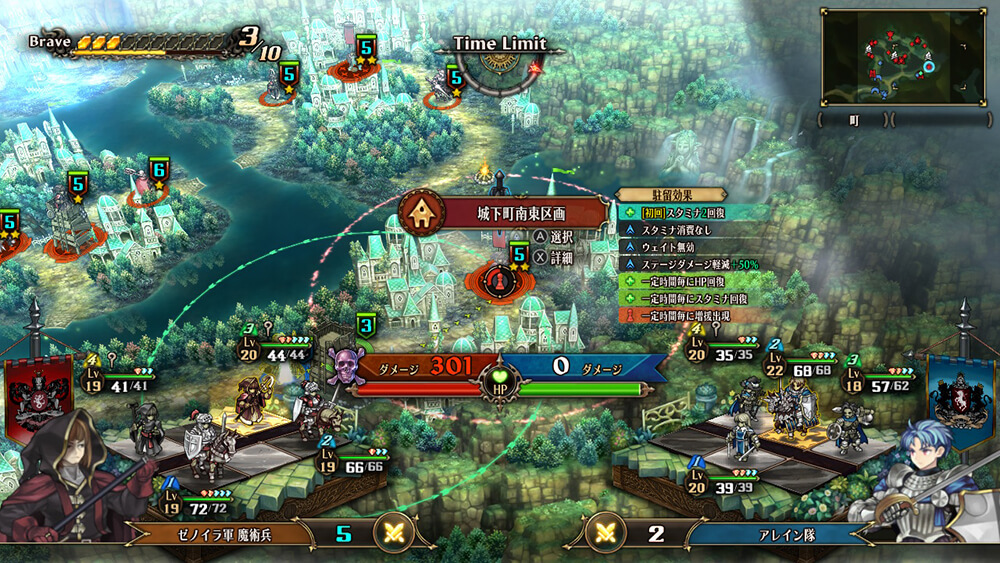Select the ゼノイラ軍 魔術兵 name plate
Viewport: 1000px width, 563px height.
(x=217, y=533)
